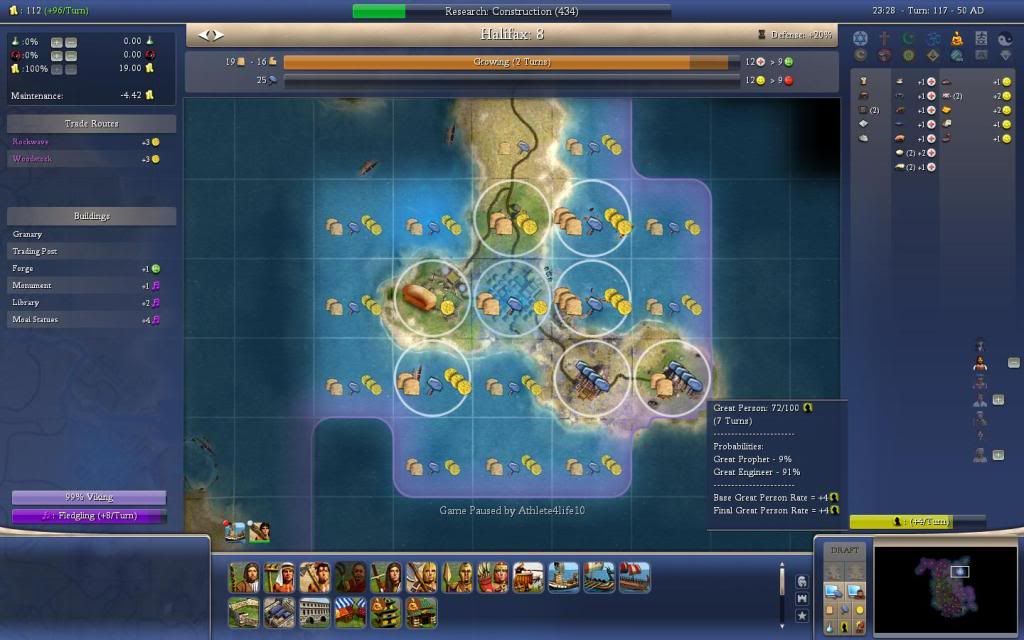Viewport: 1024px width, 640px height.
Task: Select the Monument building entry
Action: point(90,285)
